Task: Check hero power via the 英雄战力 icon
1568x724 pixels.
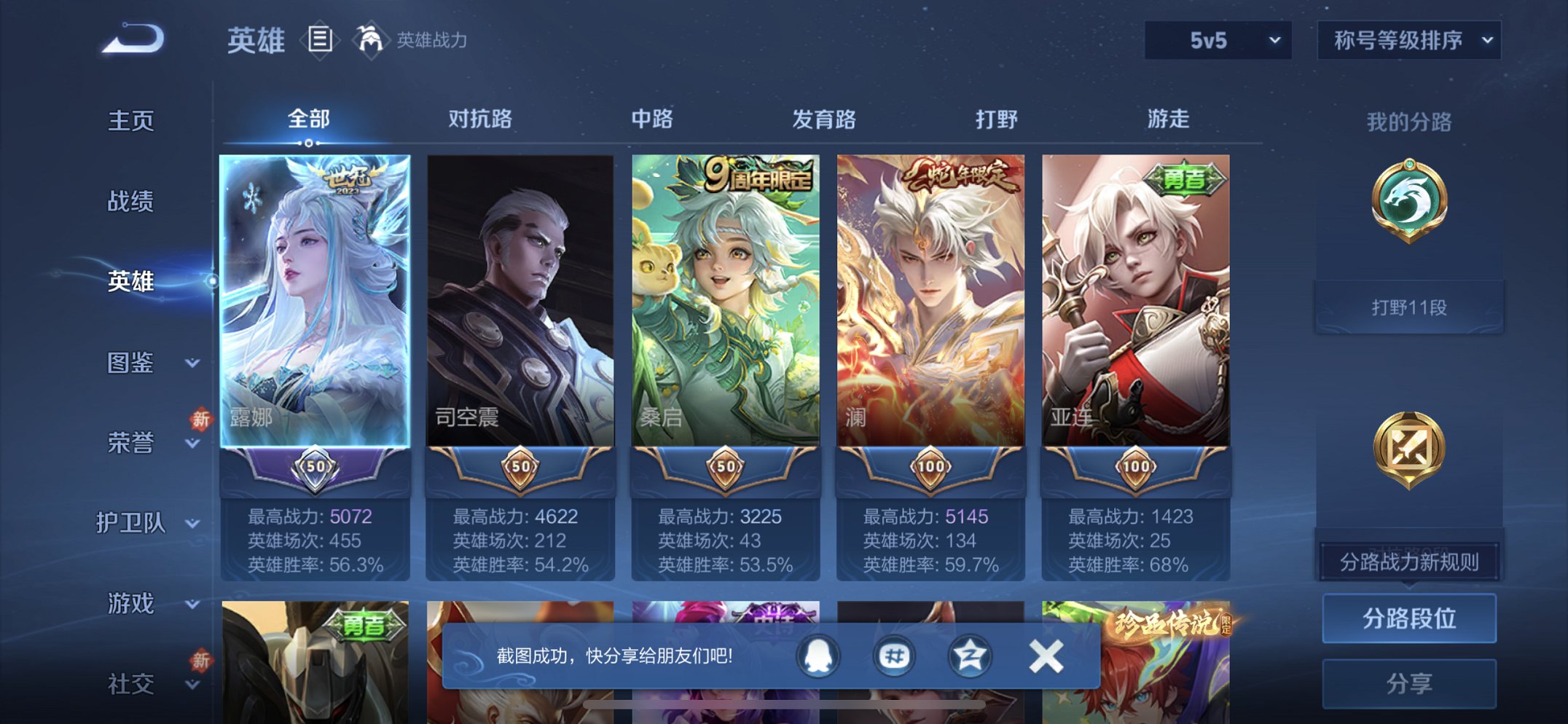Action: click(x=372, y=40)
